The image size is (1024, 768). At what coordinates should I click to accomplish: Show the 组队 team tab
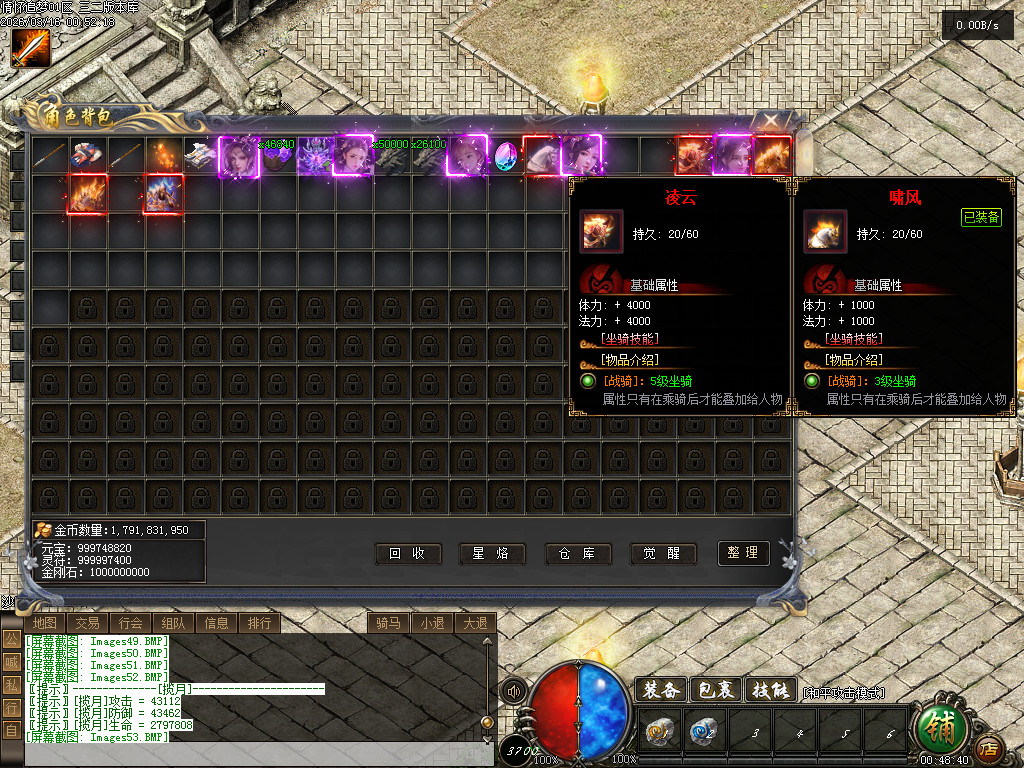[173, 623]
